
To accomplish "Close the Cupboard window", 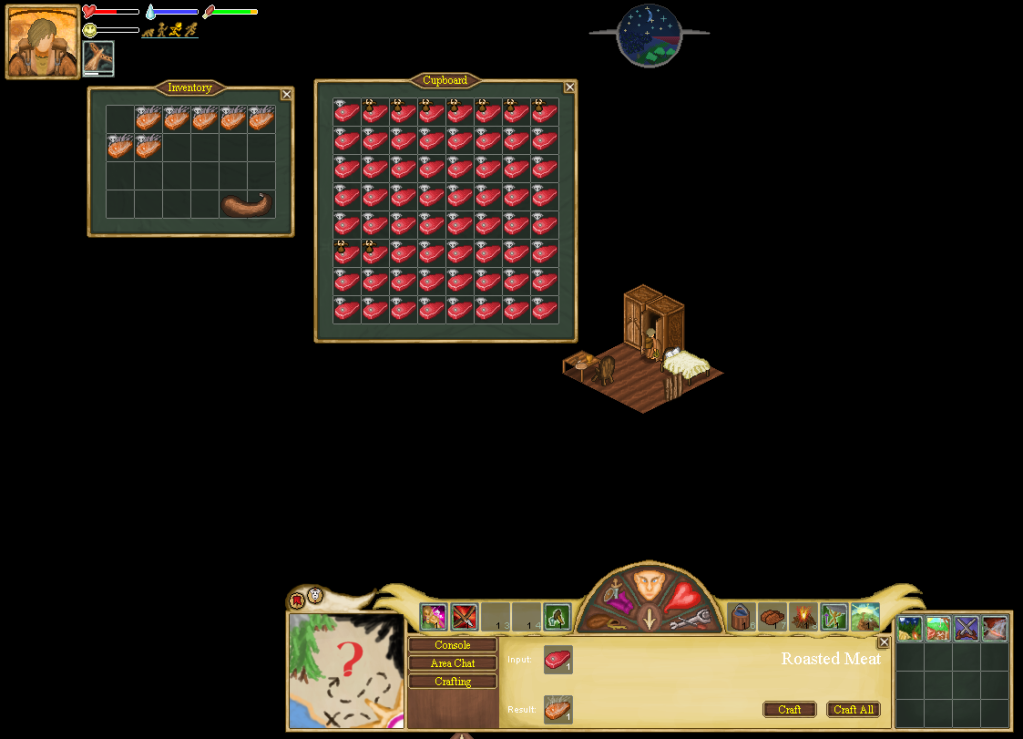I will [x=570, y=87].
